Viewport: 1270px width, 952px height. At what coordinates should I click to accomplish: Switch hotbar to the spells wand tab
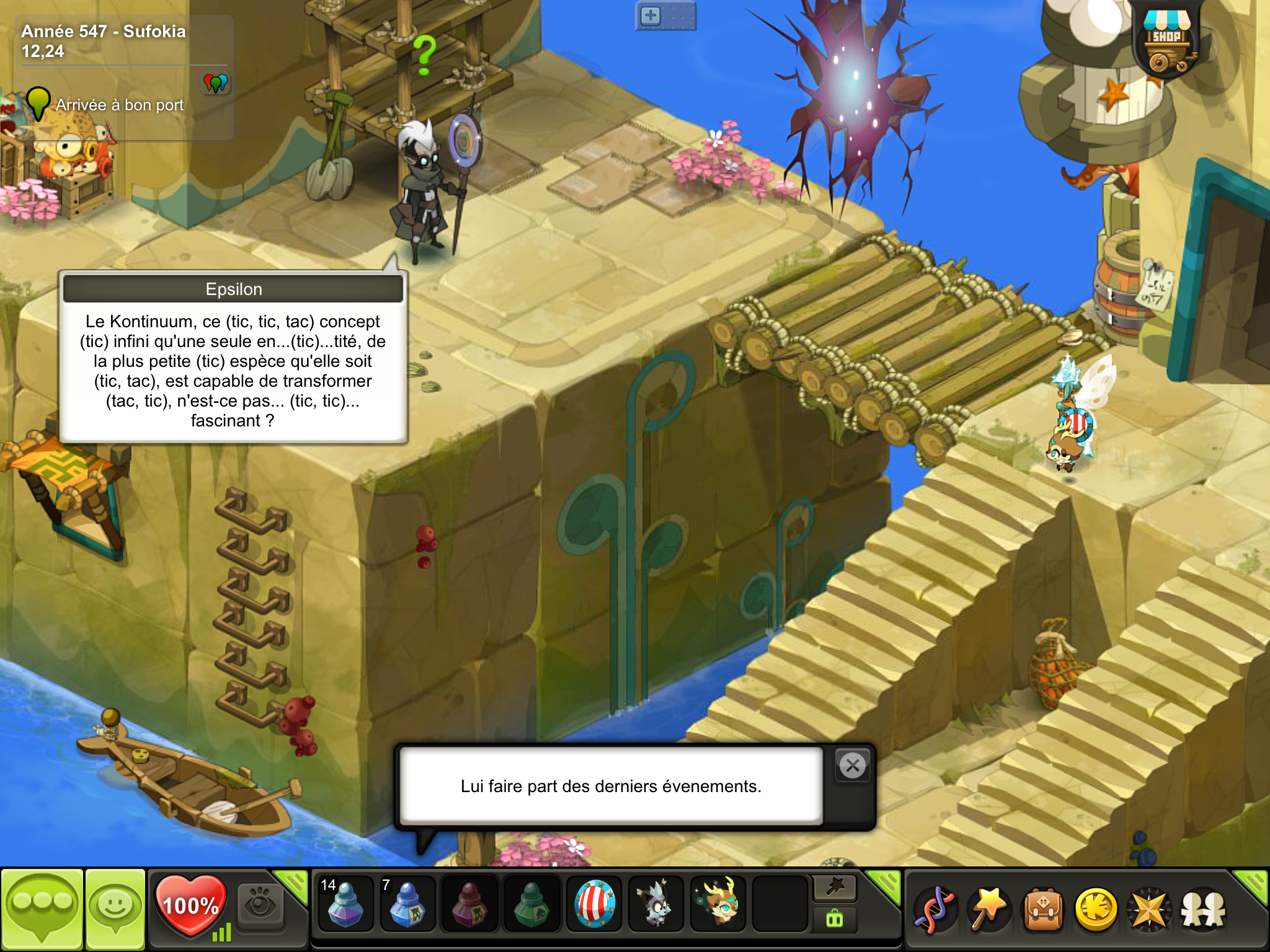835,888
